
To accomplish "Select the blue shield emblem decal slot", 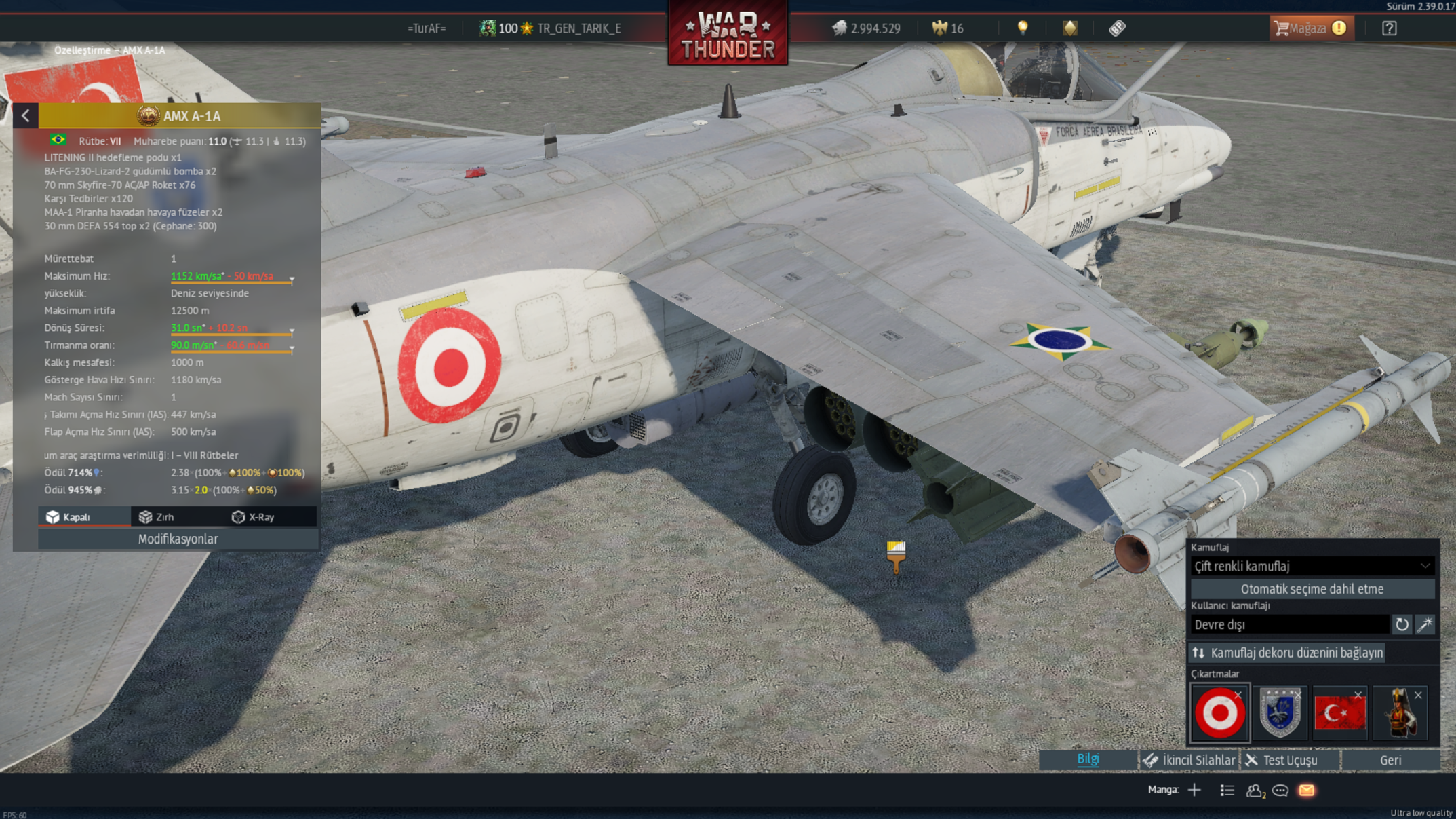I will [x=1280, y=713].
